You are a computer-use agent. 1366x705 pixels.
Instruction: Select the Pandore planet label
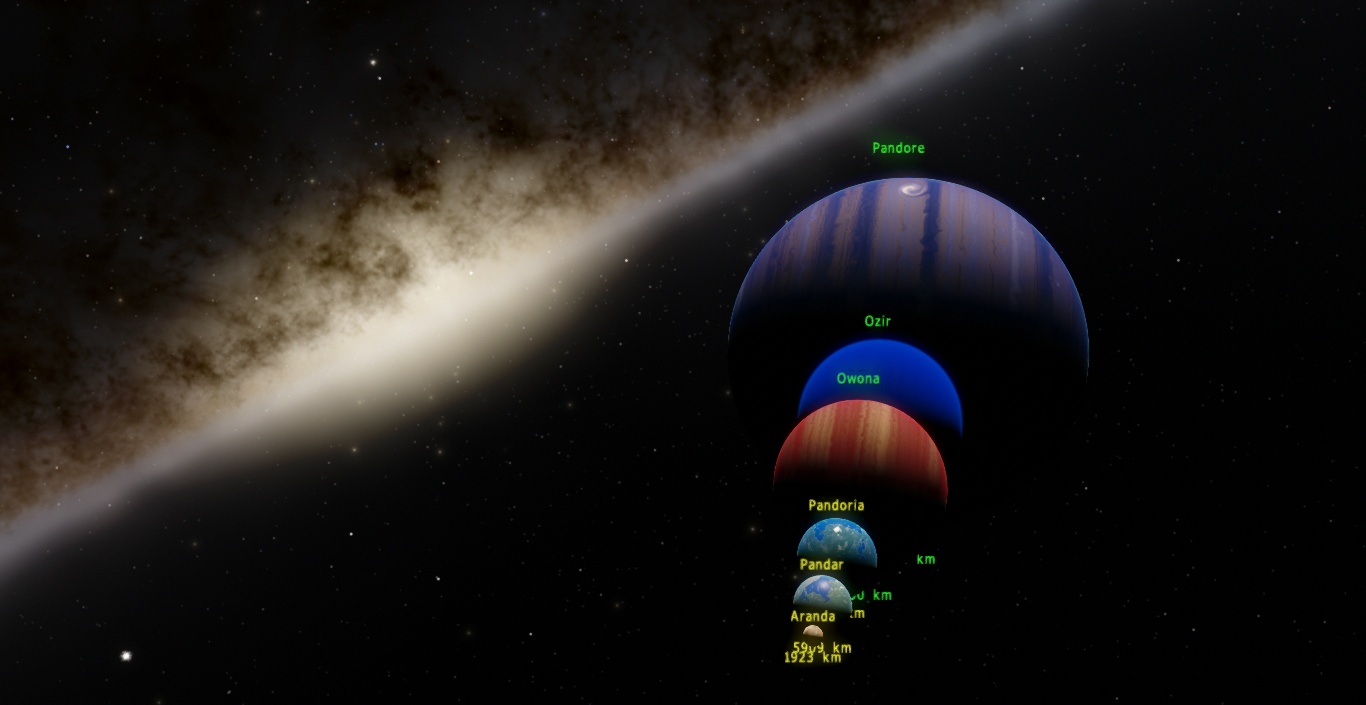pos(898,148)
